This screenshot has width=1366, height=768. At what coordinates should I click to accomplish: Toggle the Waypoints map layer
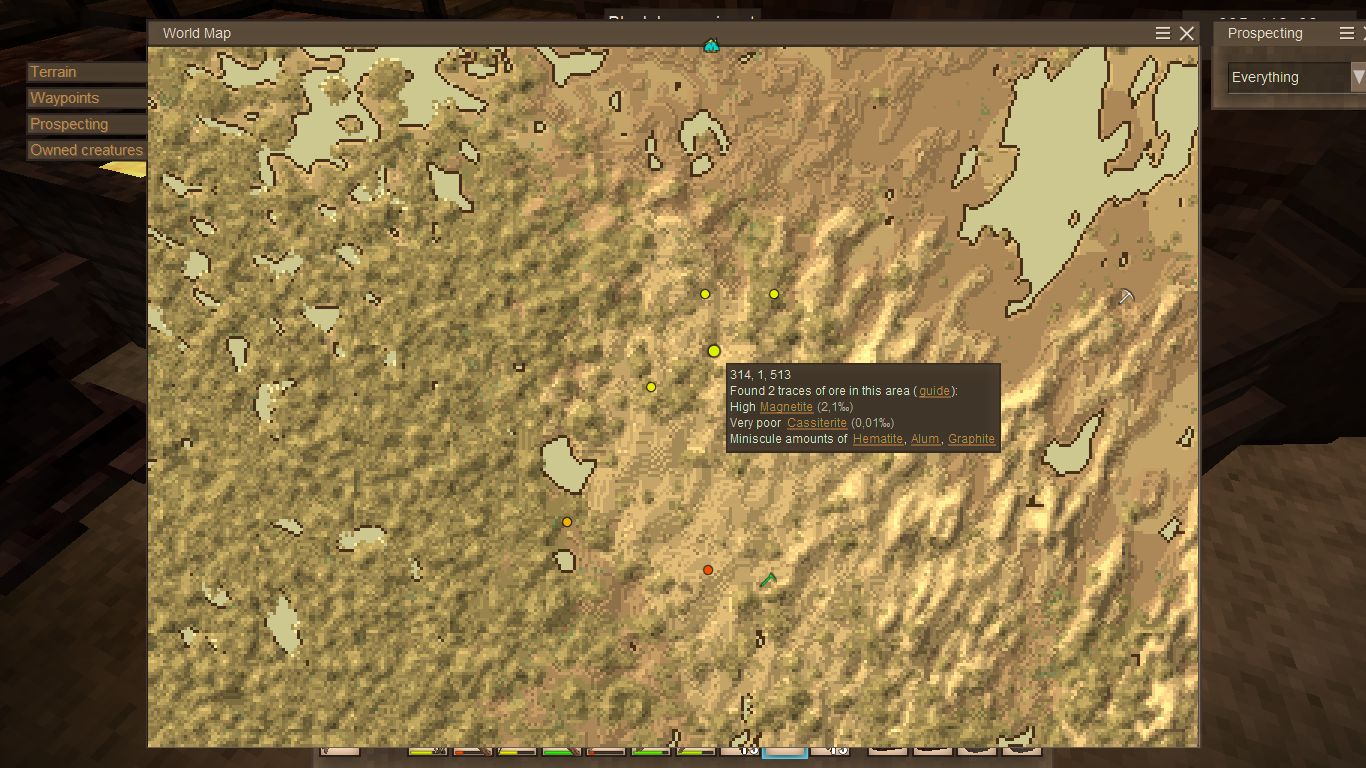click(x=86, y=98)
